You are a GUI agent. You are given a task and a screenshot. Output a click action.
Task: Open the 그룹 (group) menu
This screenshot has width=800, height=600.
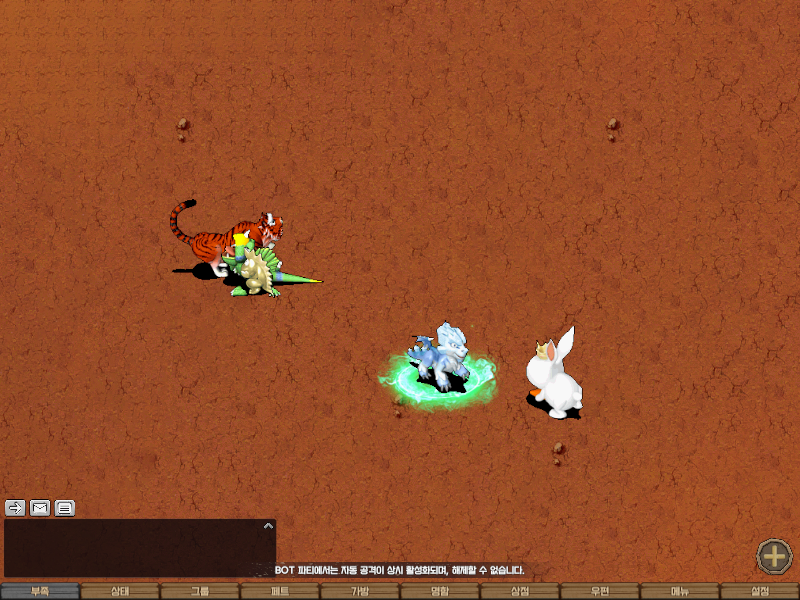click(200, 591)
